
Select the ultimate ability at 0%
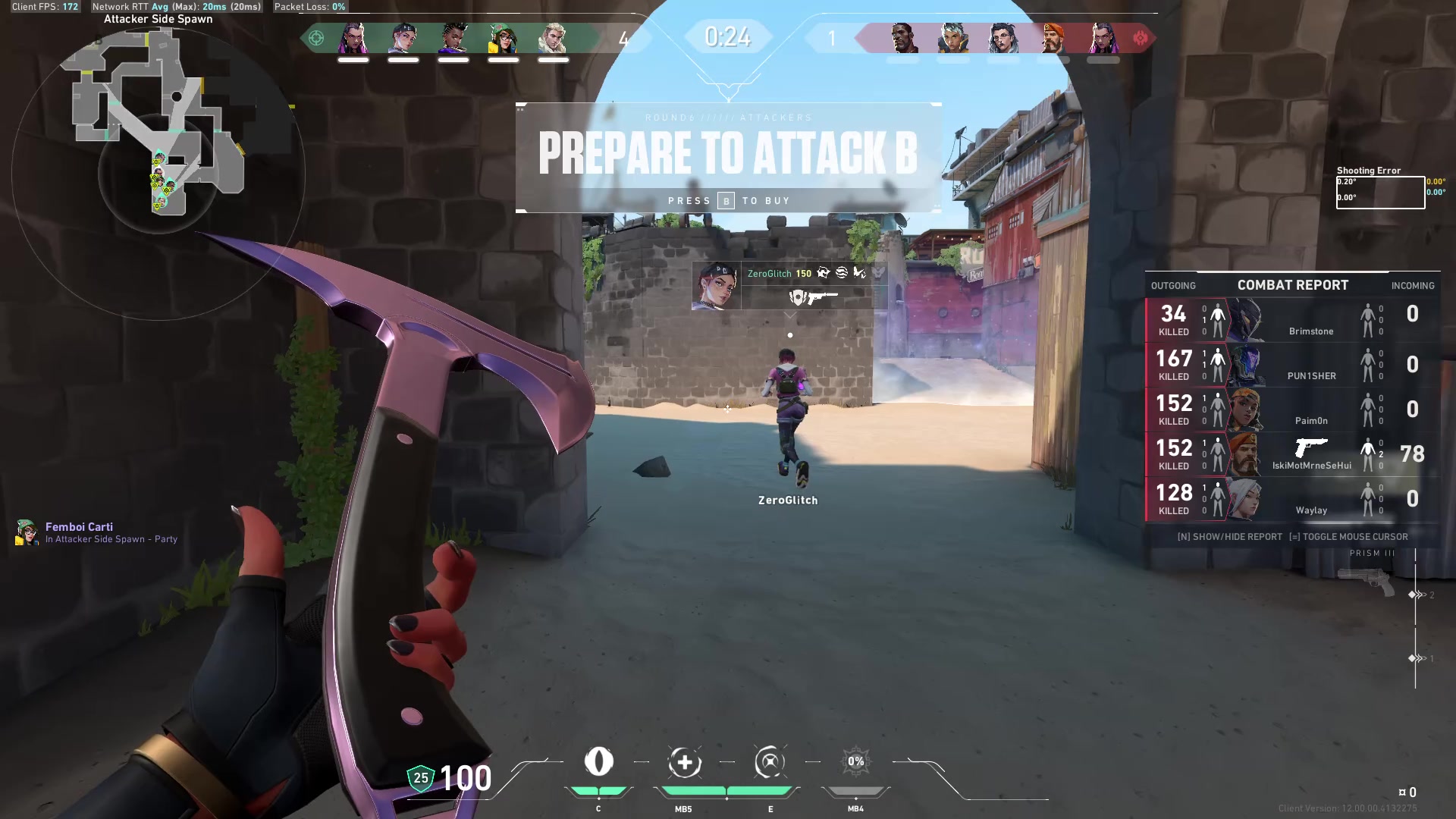click(x=855, y=762)
